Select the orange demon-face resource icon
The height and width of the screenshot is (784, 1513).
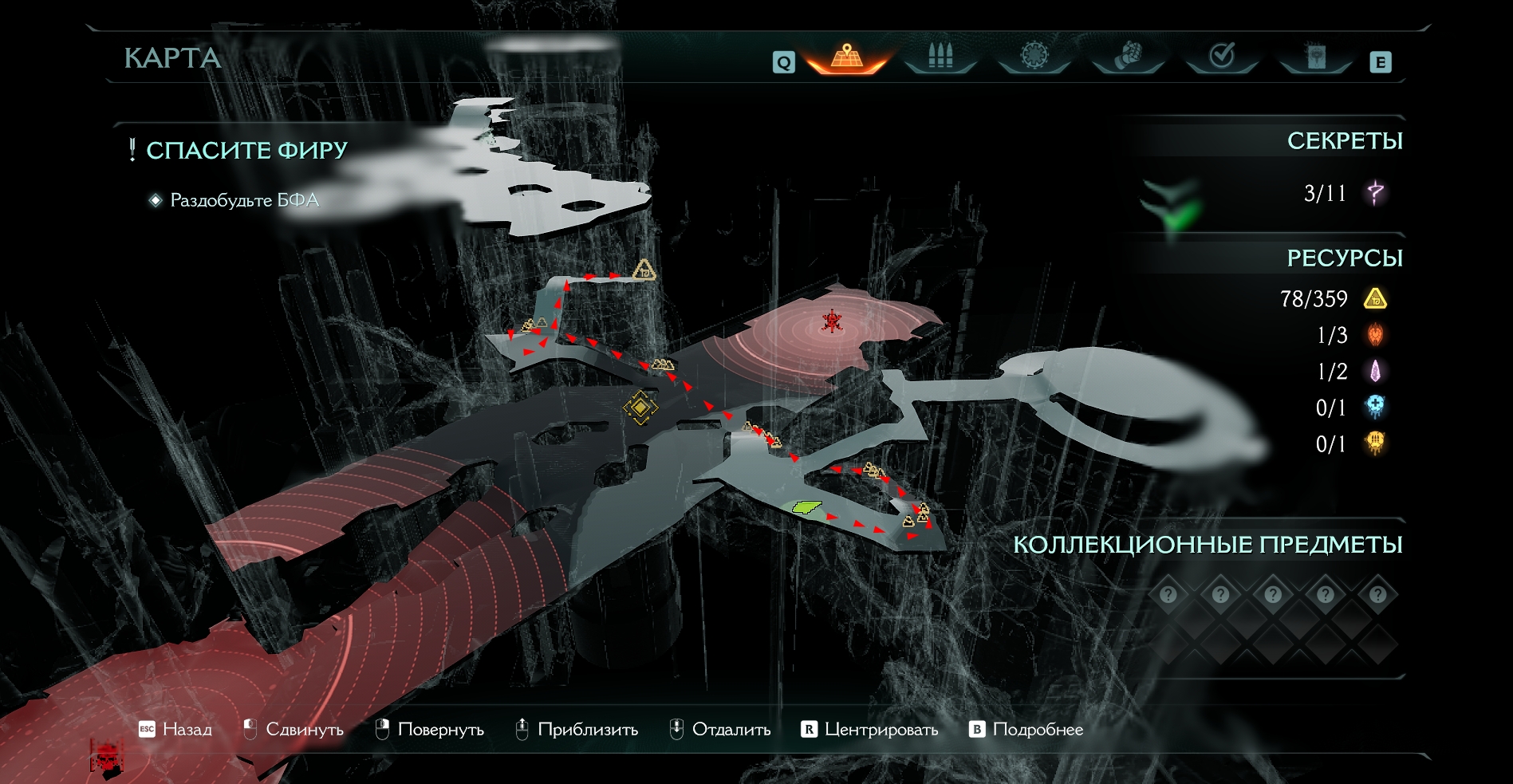coord(1375,335)
